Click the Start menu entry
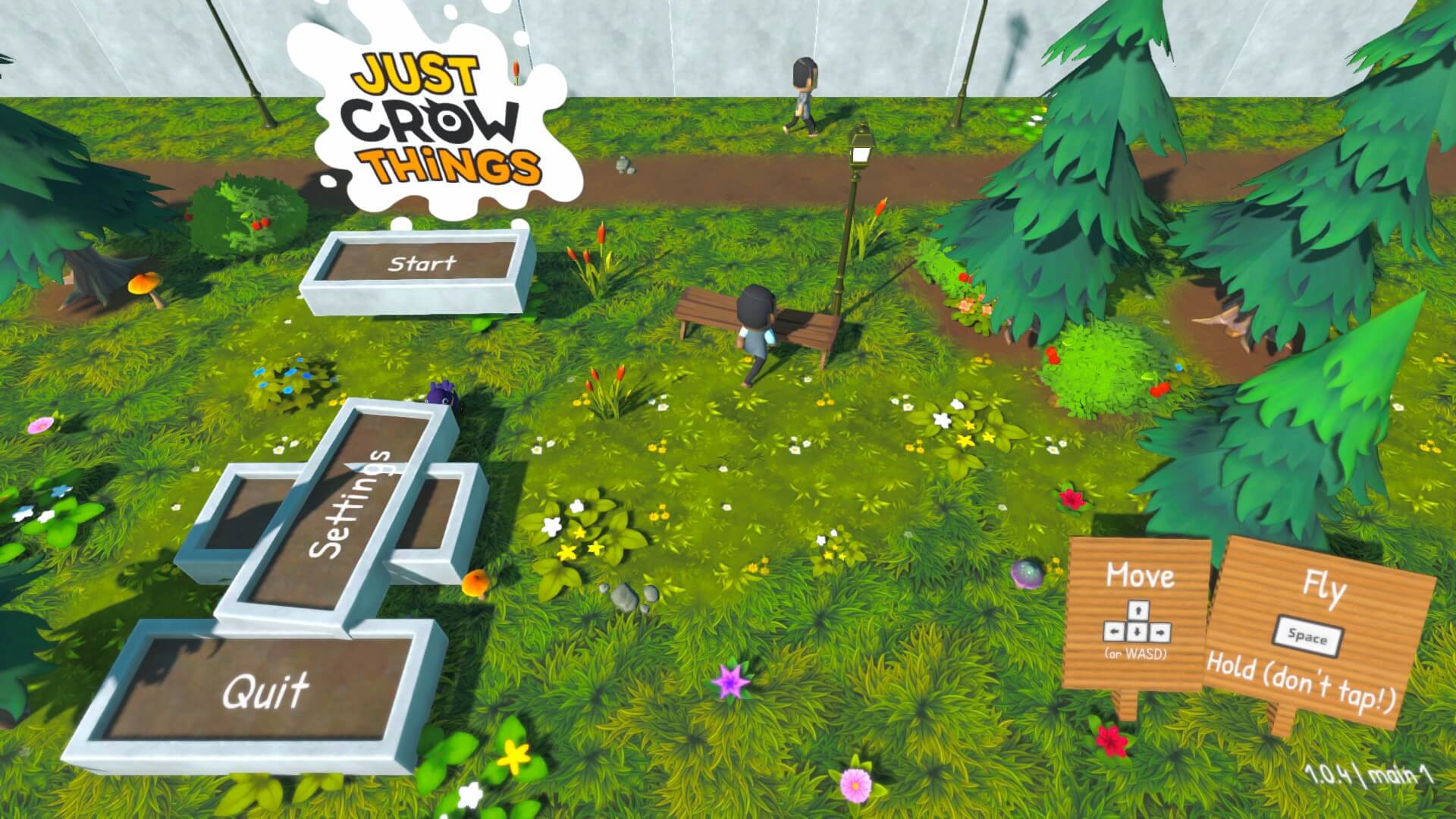Screen dimensions: 1456x819 pos(422,264)
